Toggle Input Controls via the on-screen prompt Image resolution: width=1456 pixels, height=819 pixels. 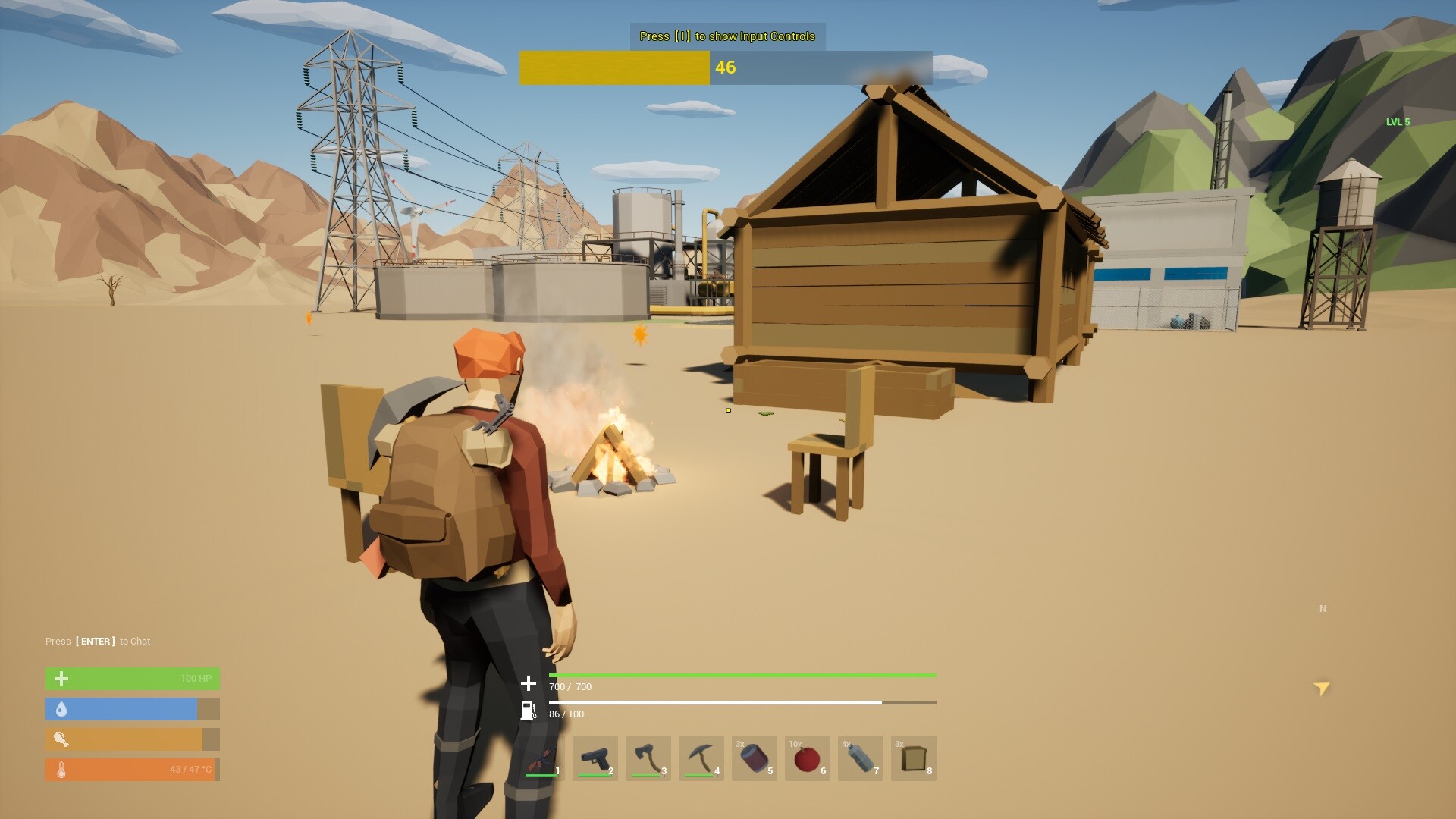[726, 36]
